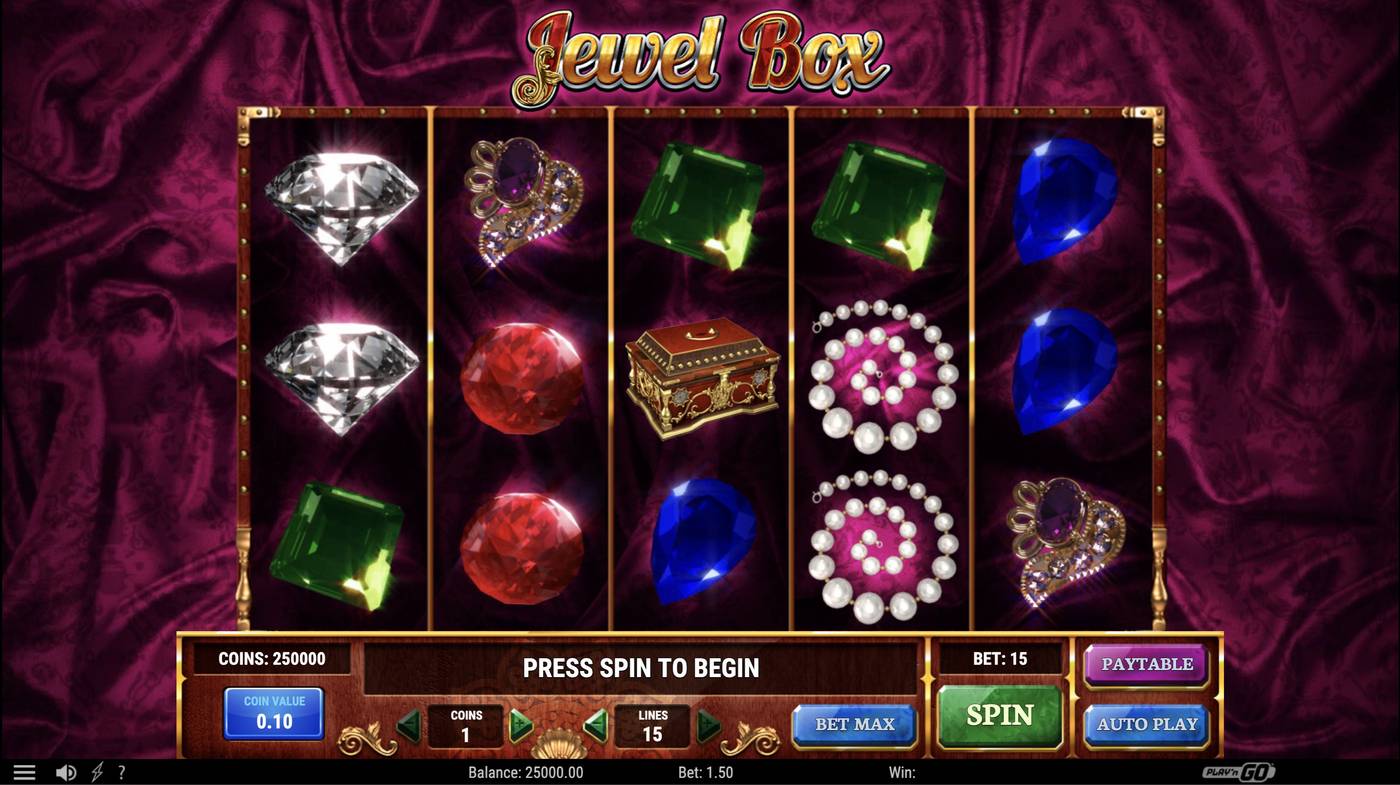Adjust the coin value showing 0.10
The width and height of the screenshot is (1400, 785).
[272, 712]
